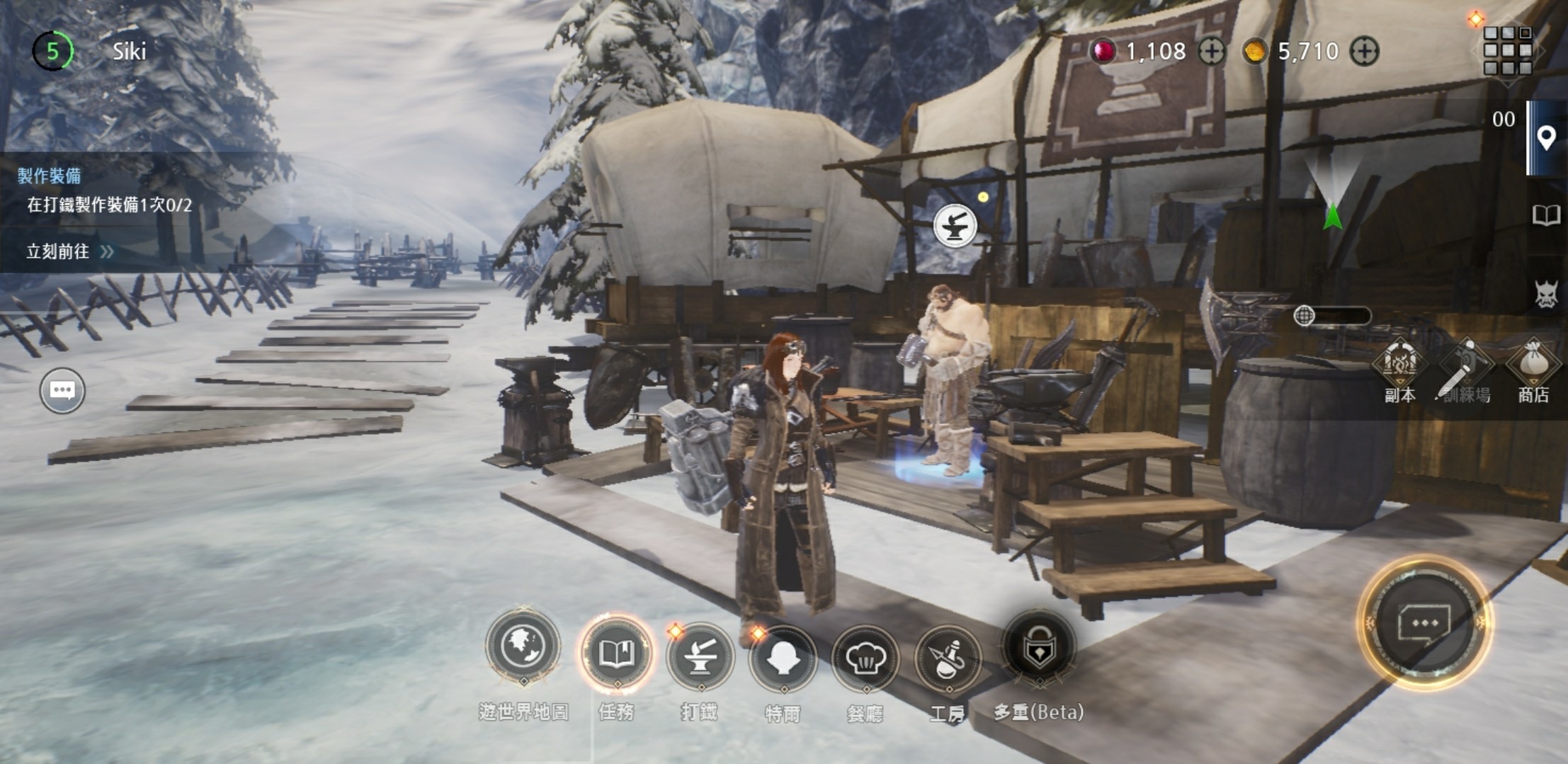Open the Siki player level profile
Viewport: 1568px width, 764px height.
(x=52, y=51)
